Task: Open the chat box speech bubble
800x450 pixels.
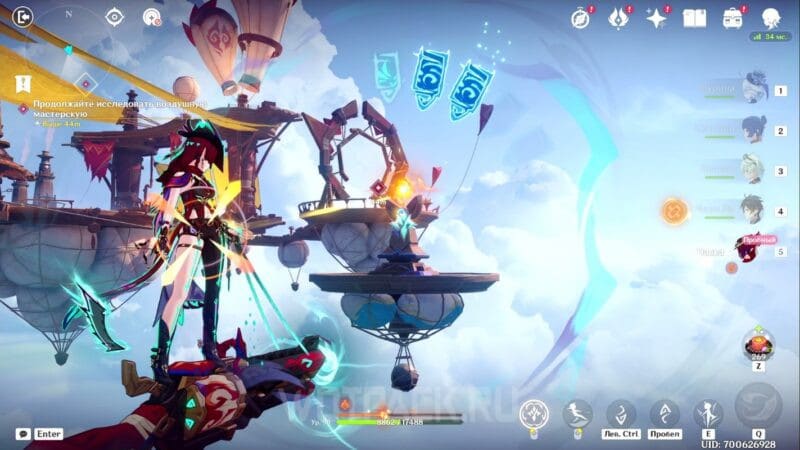Action: 22,434
